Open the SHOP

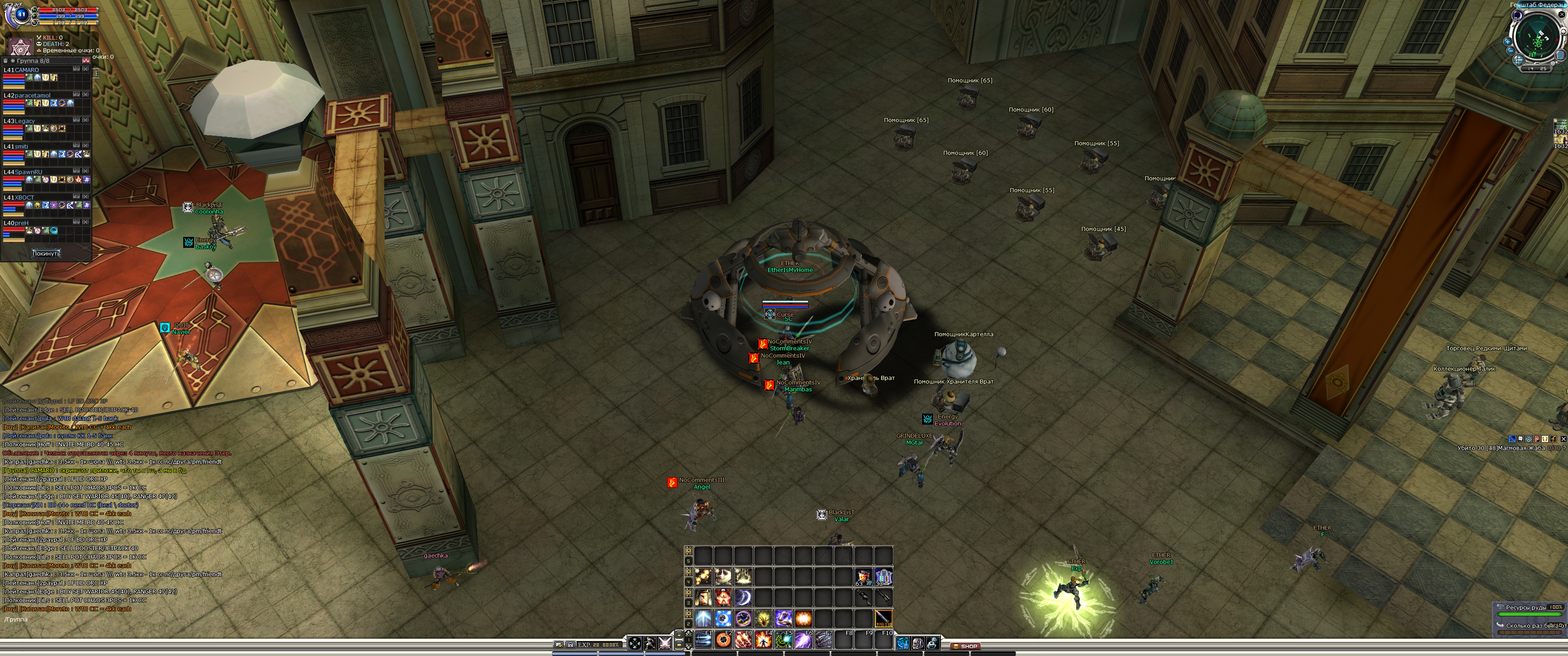click(965, 646)
